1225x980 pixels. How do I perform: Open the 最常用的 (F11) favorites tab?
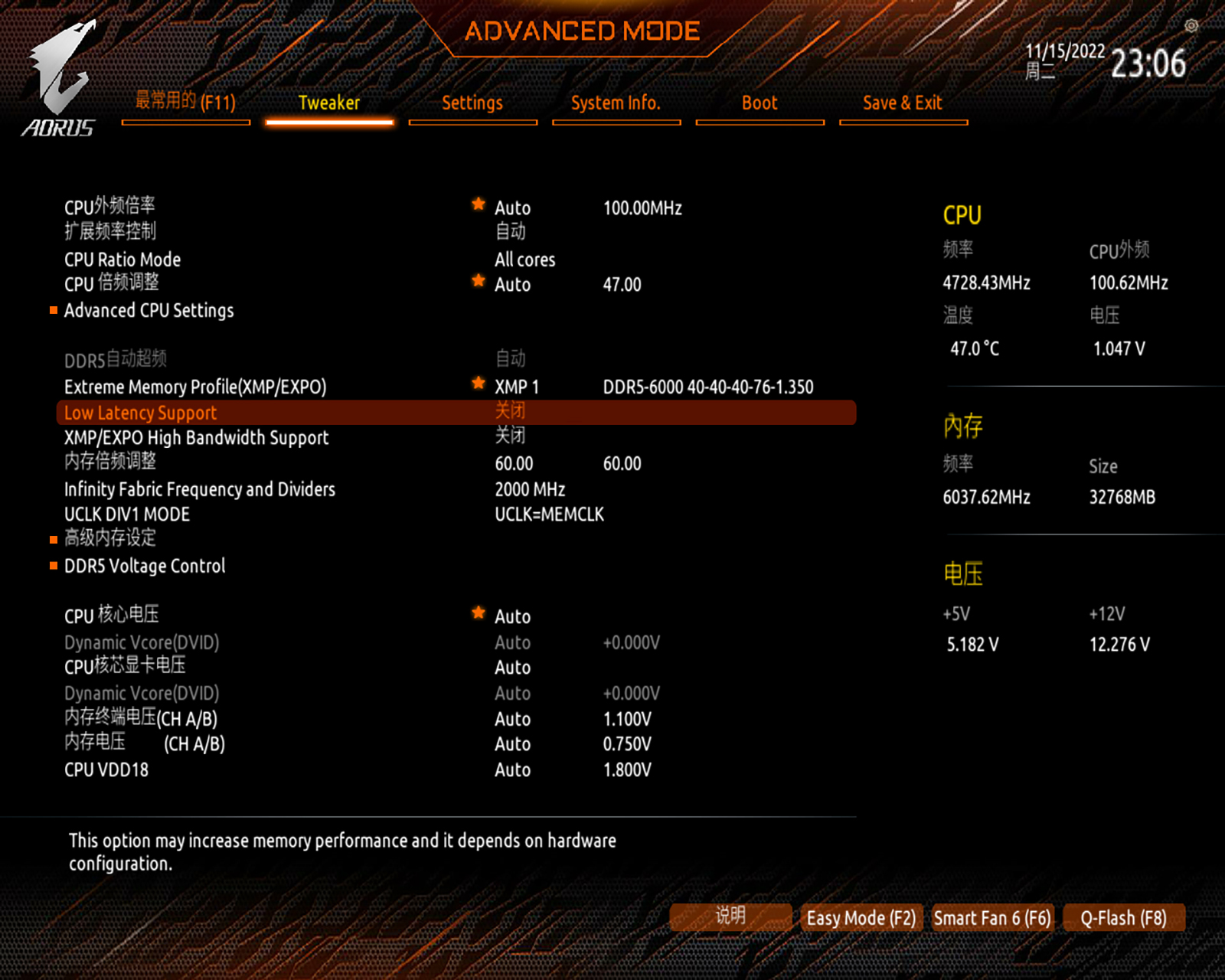pos(185,102)
